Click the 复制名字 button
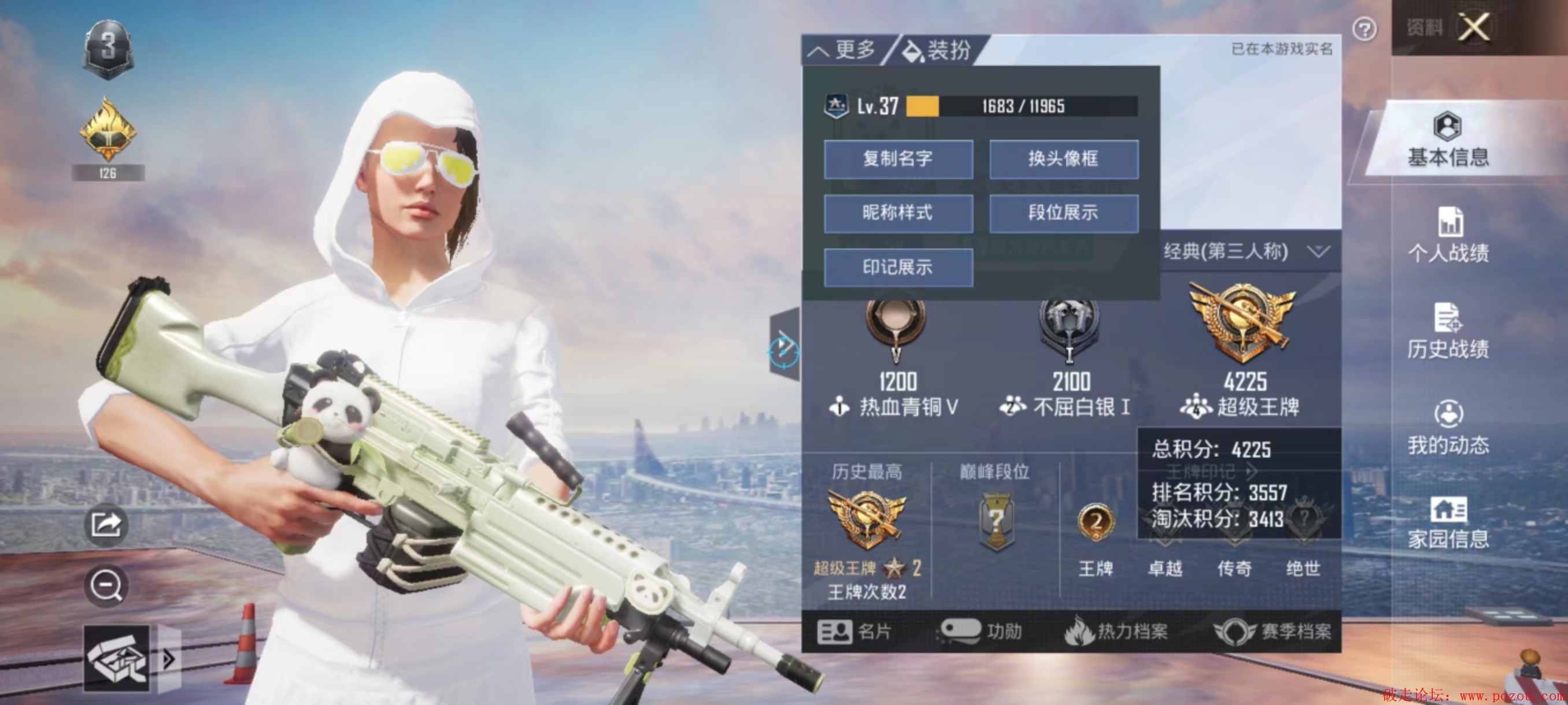 pyautogui.click(x=898, y=159)
